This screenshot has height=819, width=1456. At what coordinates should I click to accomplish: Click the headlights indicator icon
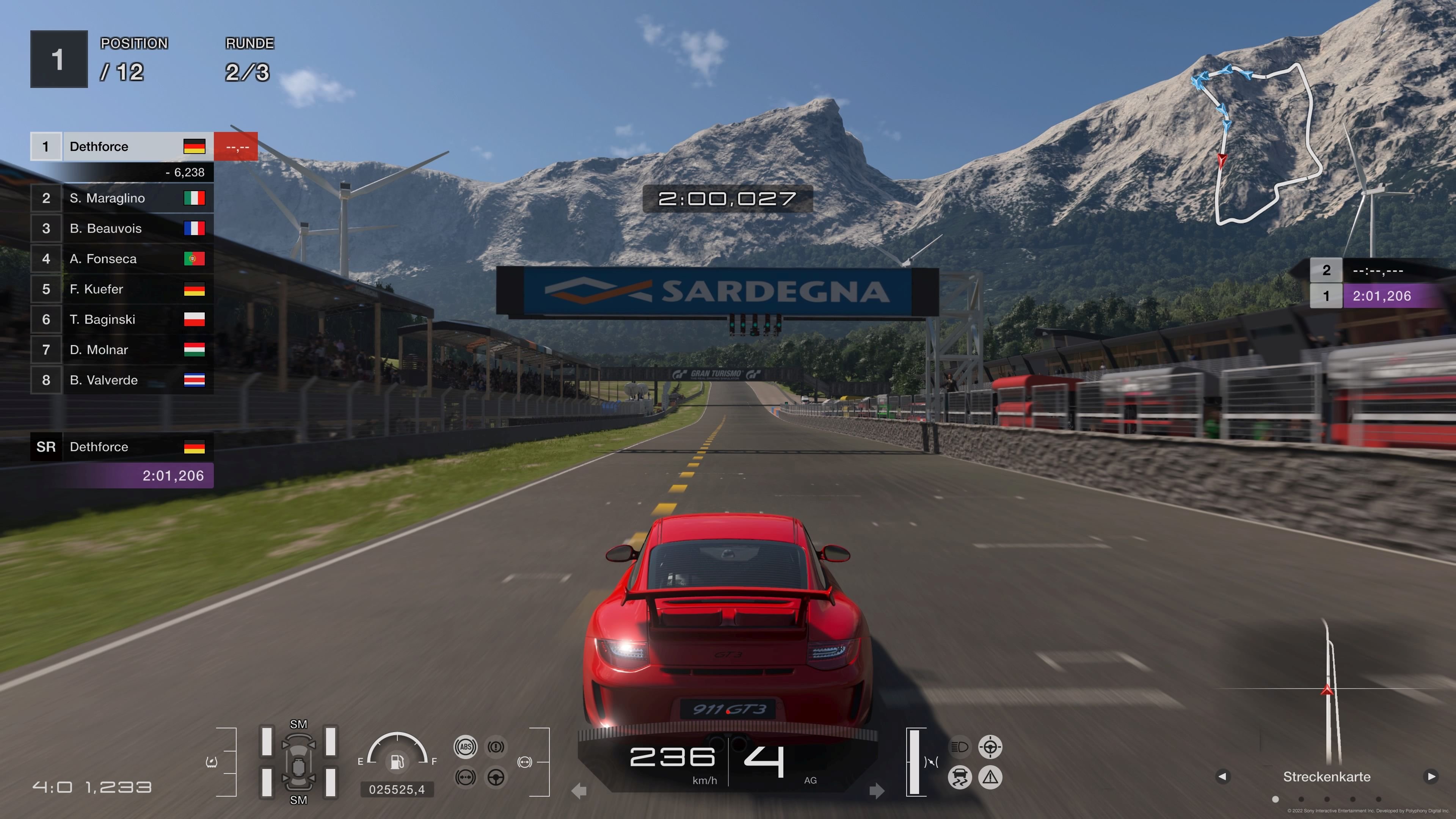pyautogui.click(x=960, y=747)
